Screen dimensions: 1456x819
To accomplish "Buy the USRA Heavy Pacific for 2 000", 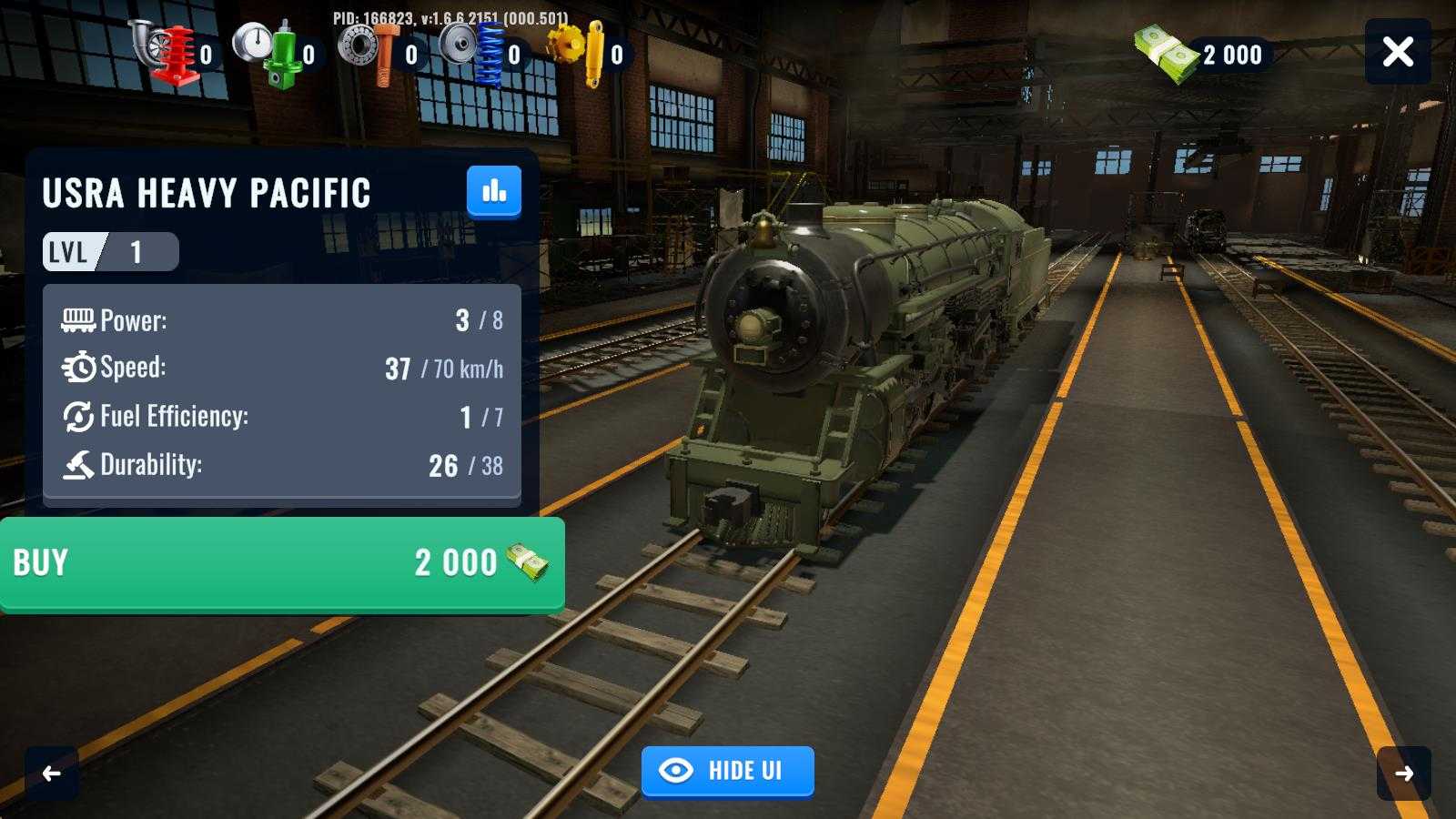I will [x=282, y=563].
